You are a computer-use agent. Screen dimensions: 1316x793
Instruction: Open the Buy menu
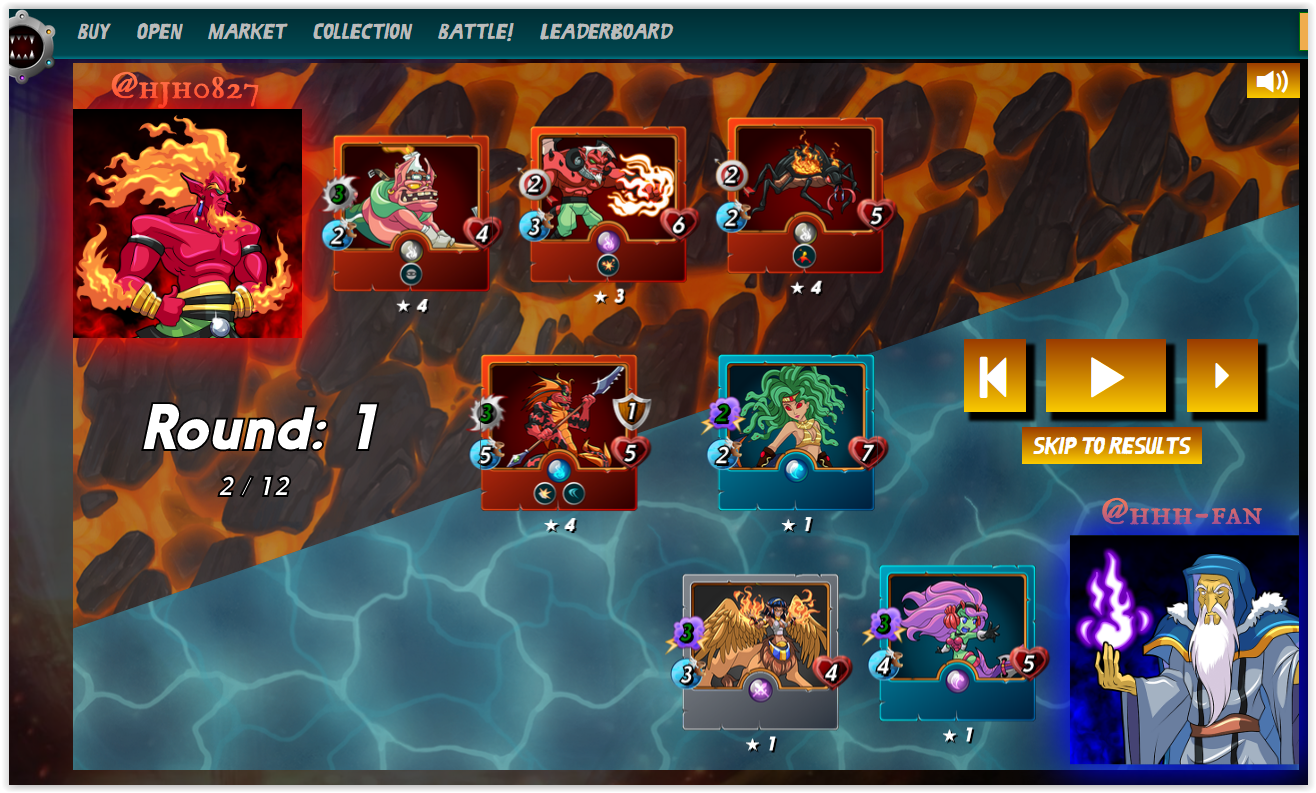93,31
